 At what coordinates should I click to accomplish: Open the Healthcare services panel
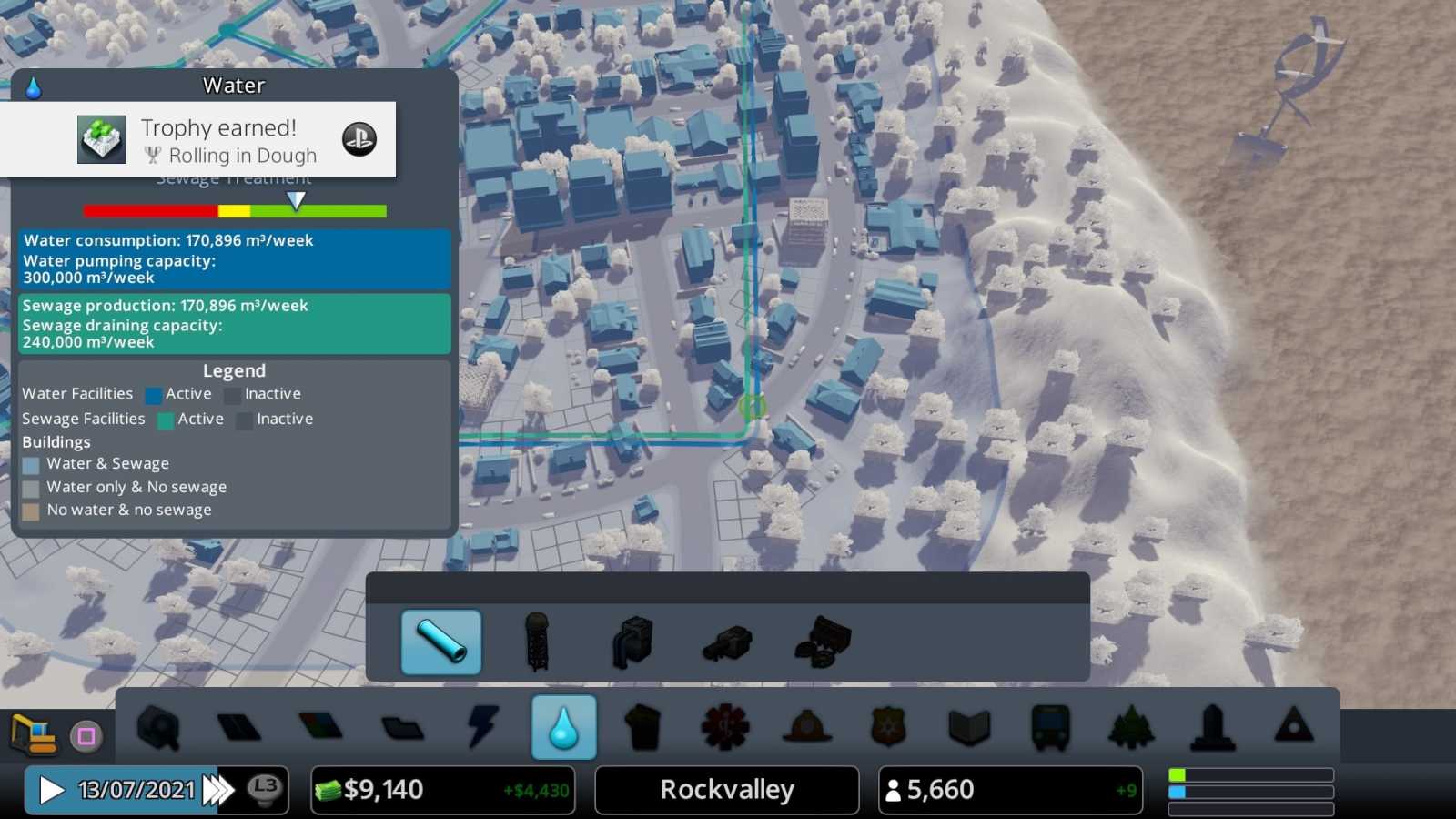point(724,726)
